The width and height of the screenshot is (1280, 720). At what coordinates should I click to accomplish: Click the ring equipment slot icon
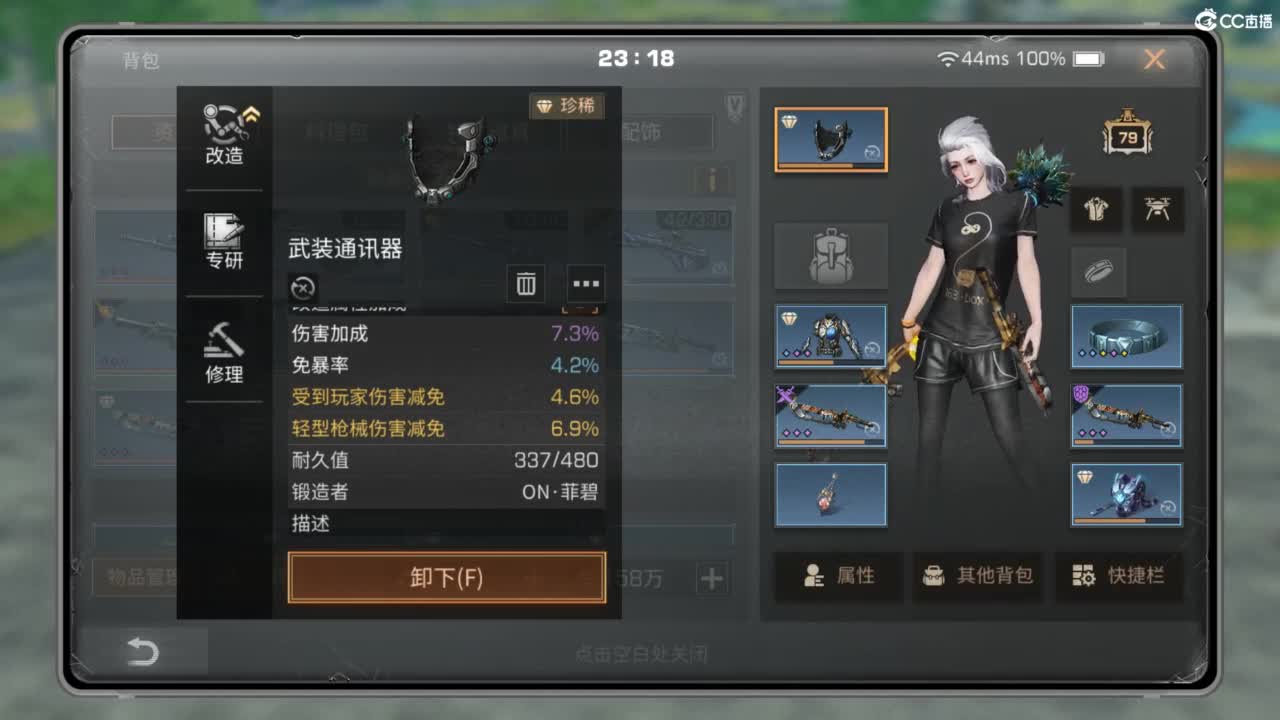click(x=1098, y=272)
